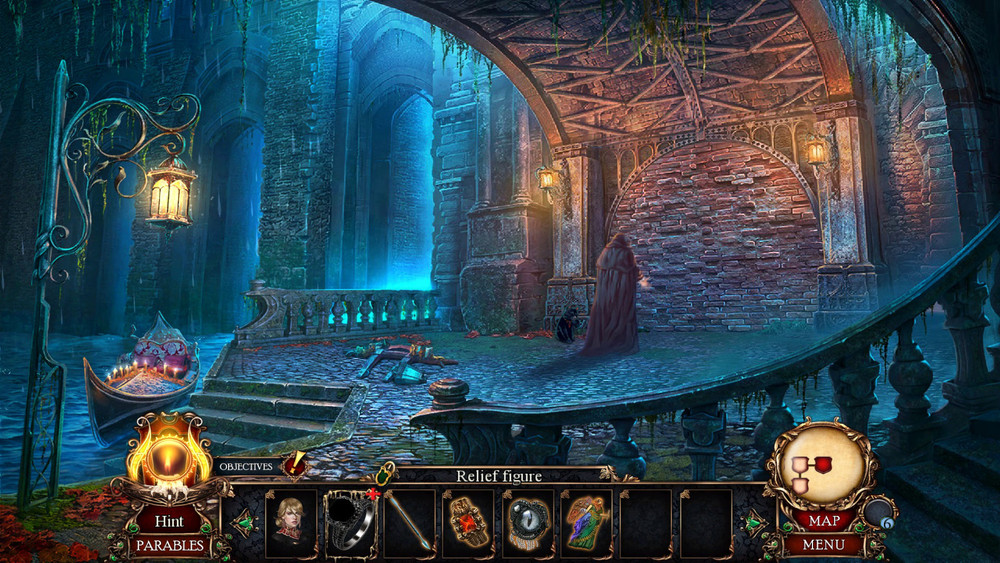This screenshot has height=563, width=1000.
Task: Choose the red jeweled ornament item
Action: coord(469,523)
